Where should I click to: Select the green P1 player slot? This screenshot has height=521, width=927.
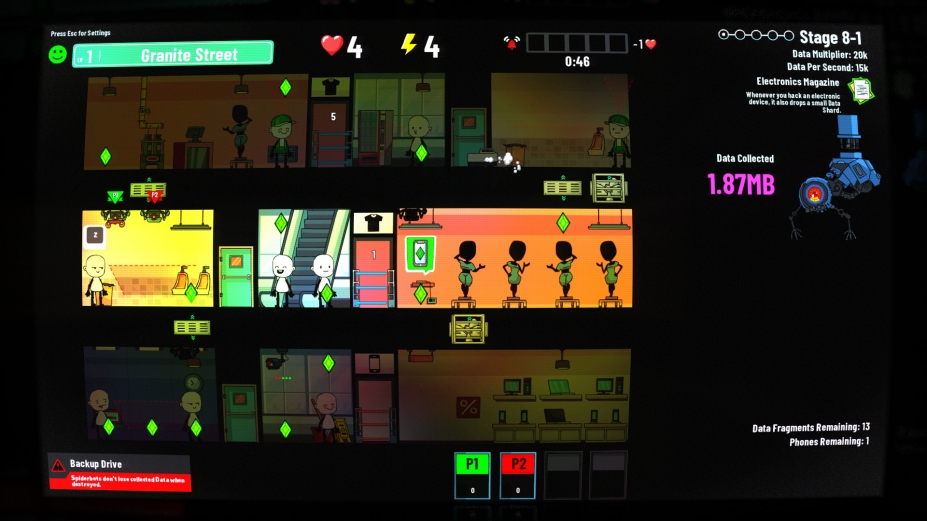(x=472, y=474)
